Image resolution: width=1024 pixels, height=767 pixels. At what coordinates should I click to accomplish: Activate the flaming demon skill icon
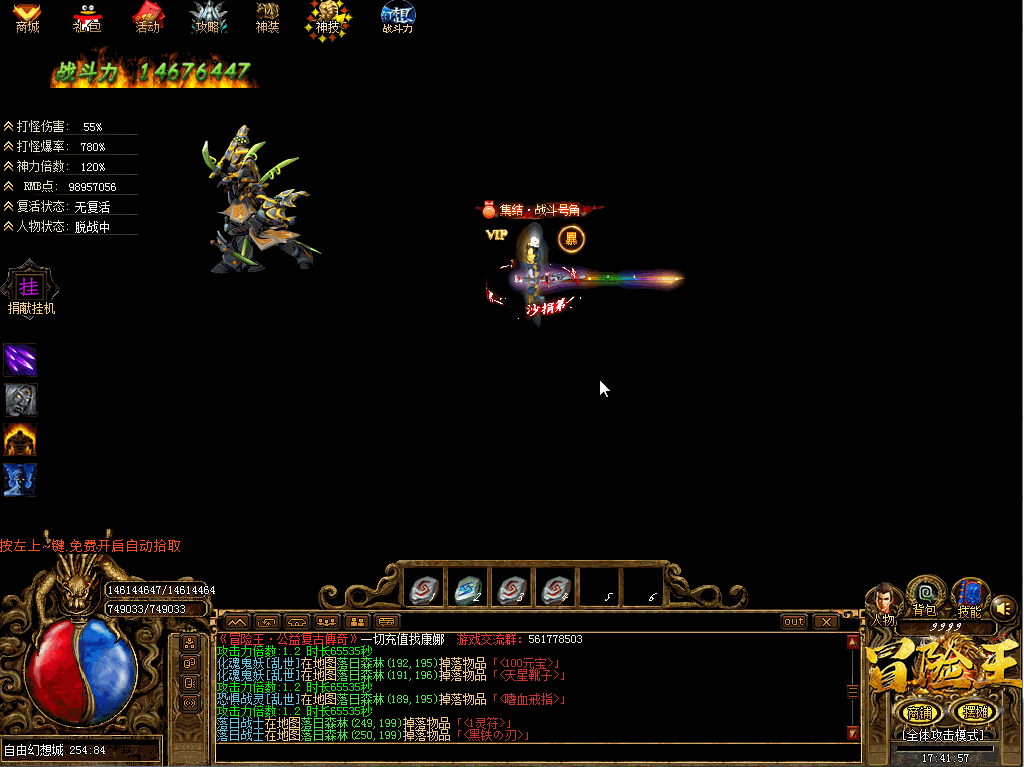click(x=20, y=439)
